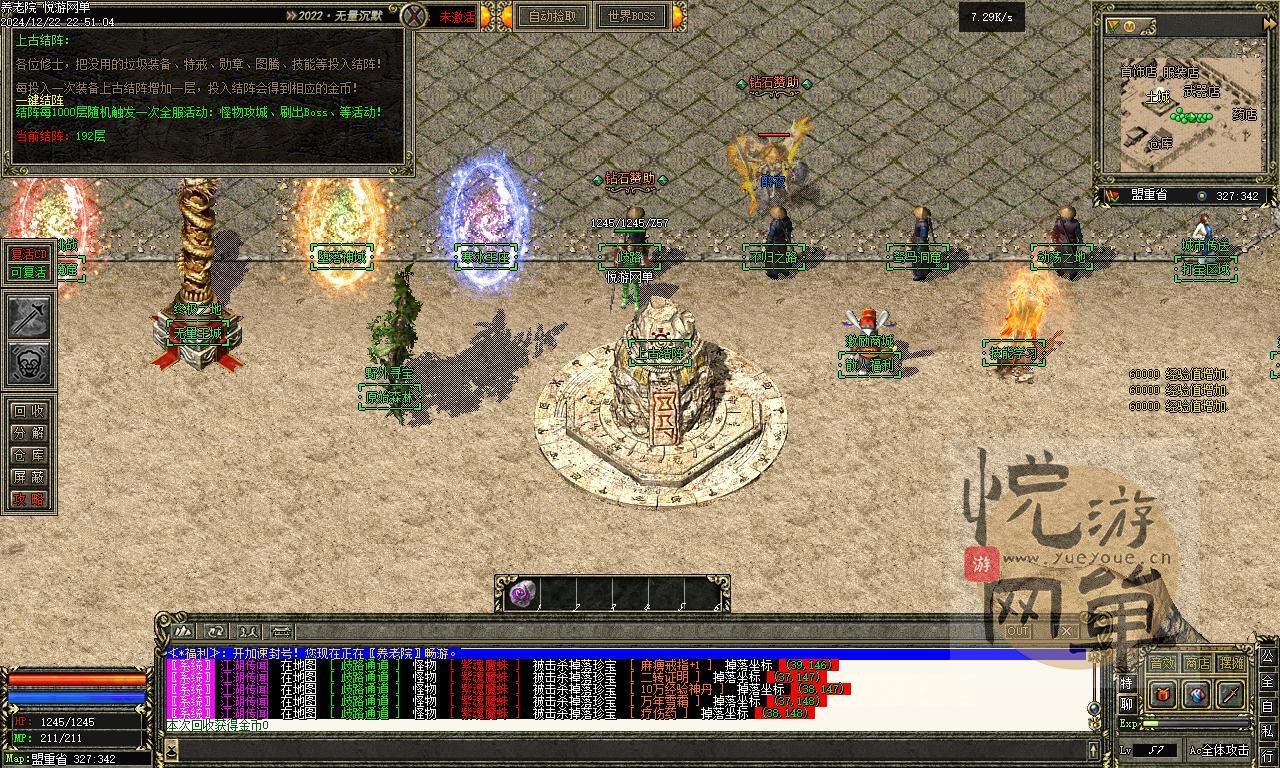Click the 自动捡取 auto-pickup button

pos(552,16)
